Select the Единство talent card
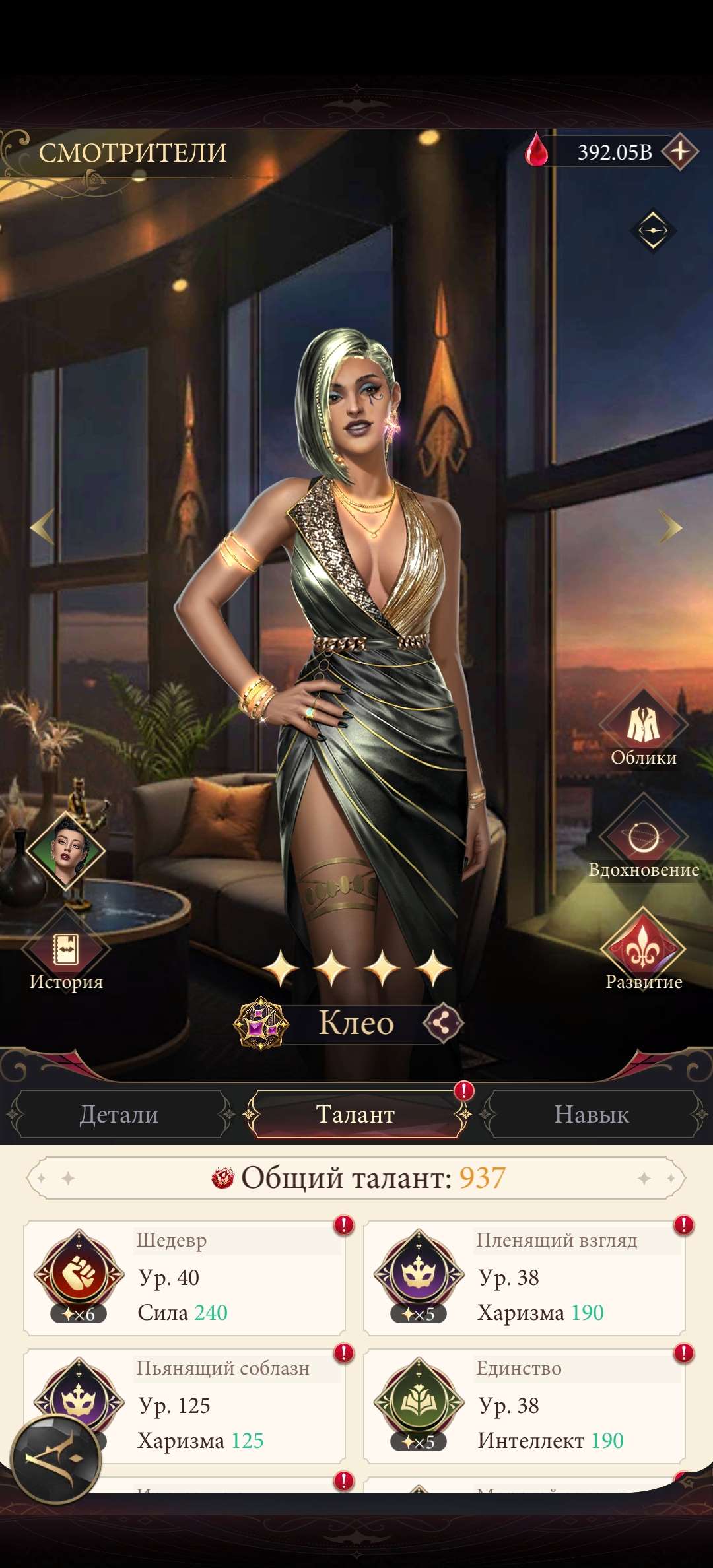The width and height of the screenshot is (713, 1568). (x=524, y=1406)
